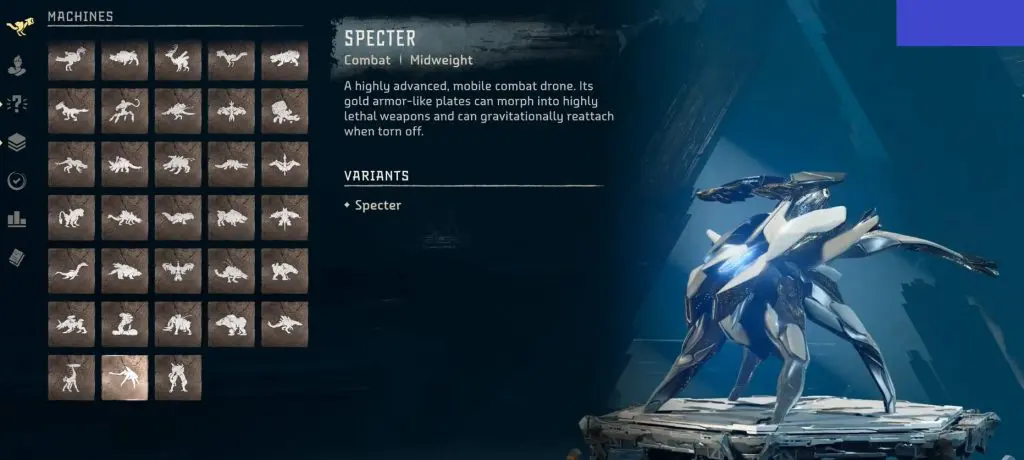Select the long-necked plesiosaur machine tile
Screen dimensions: 1024x460
(71, 270)
